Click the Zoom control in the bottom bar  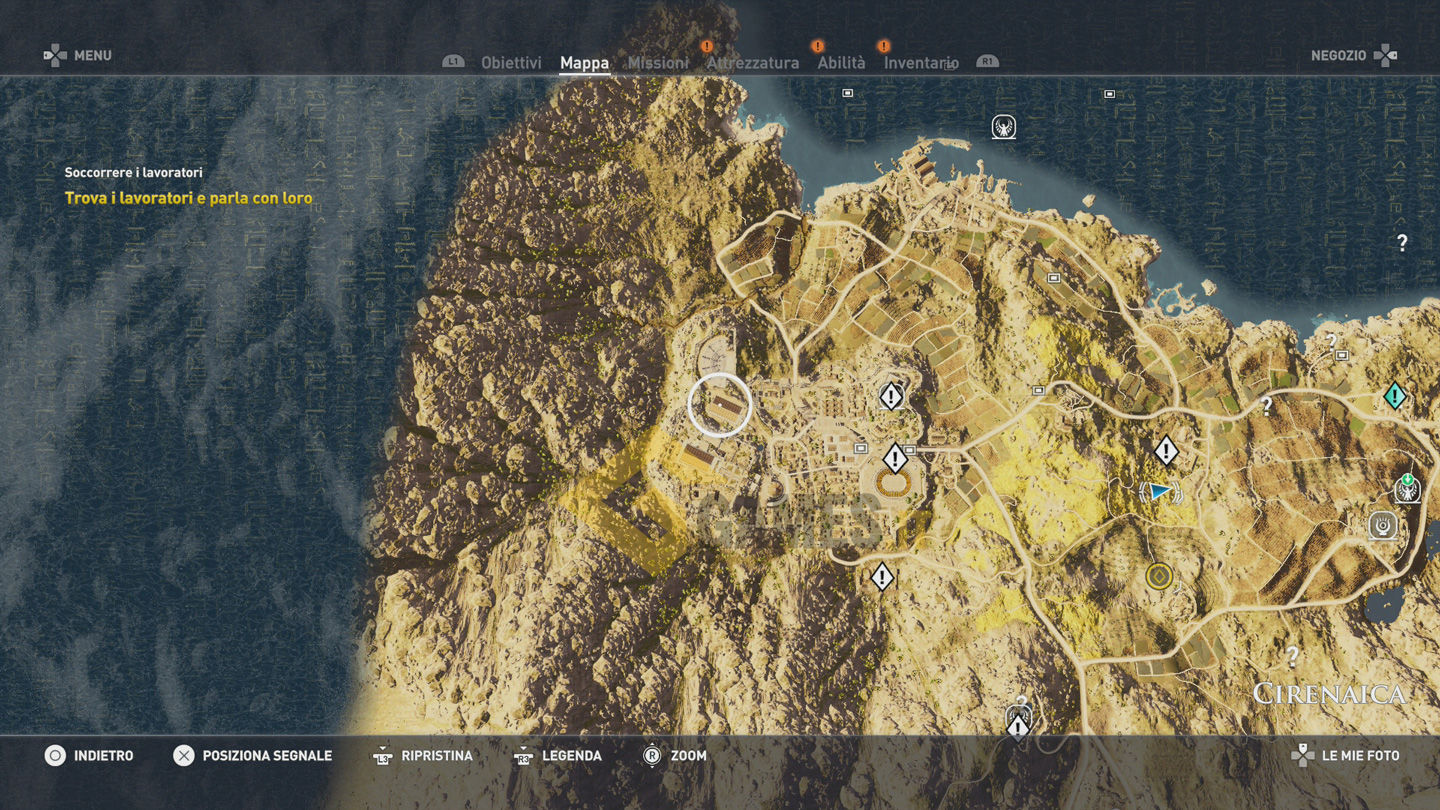(675, 756)
